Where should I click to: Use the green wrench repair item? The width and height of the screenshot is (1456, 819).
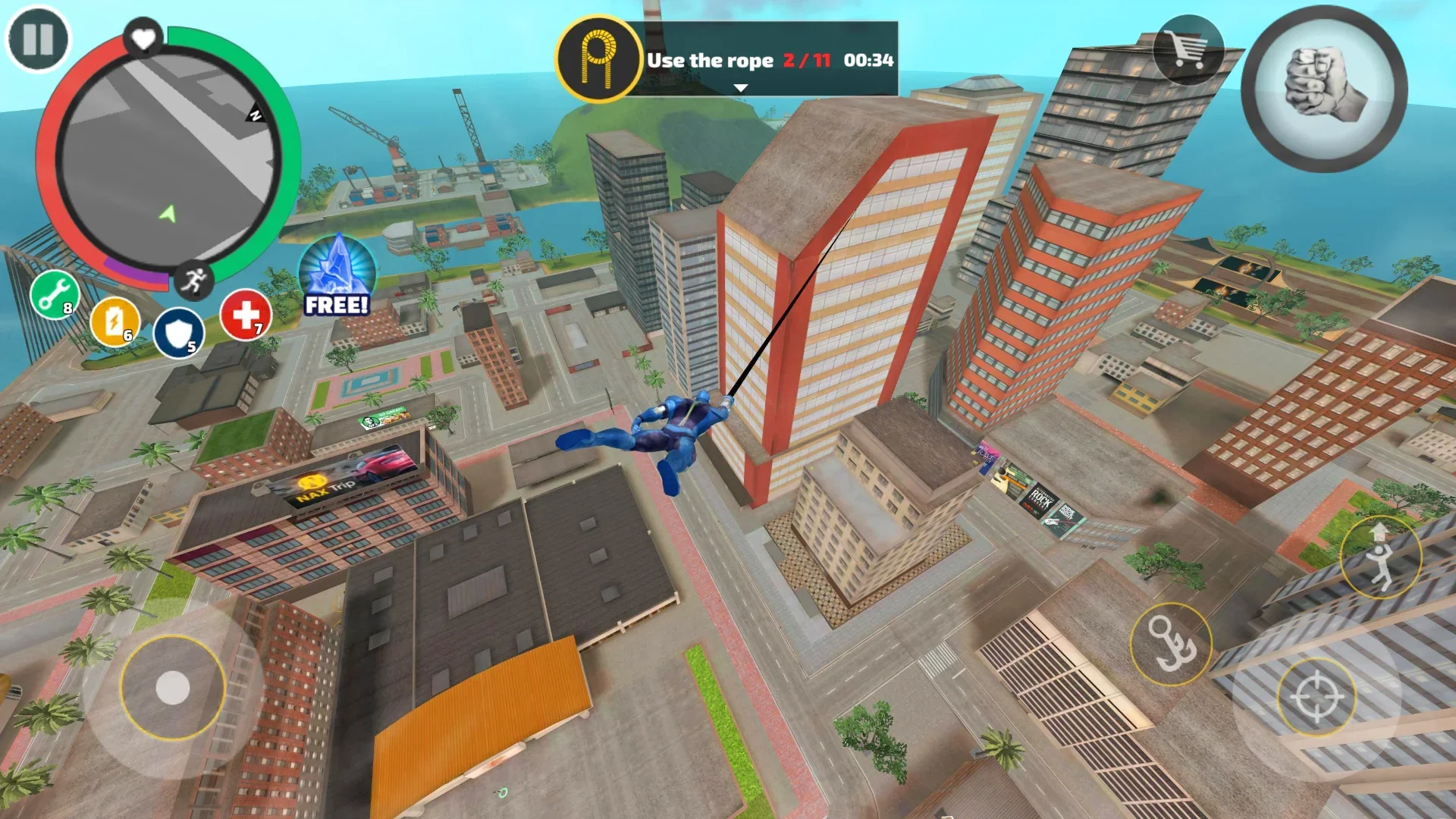click(55, 294)
